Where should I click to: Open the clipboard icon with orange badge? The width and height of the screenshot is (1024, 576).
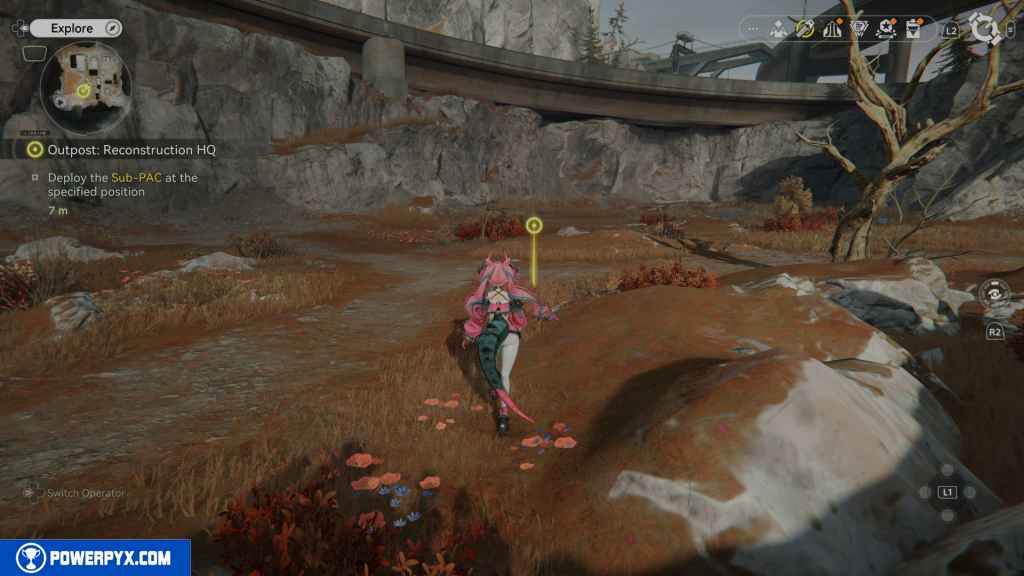click(912, 29)
